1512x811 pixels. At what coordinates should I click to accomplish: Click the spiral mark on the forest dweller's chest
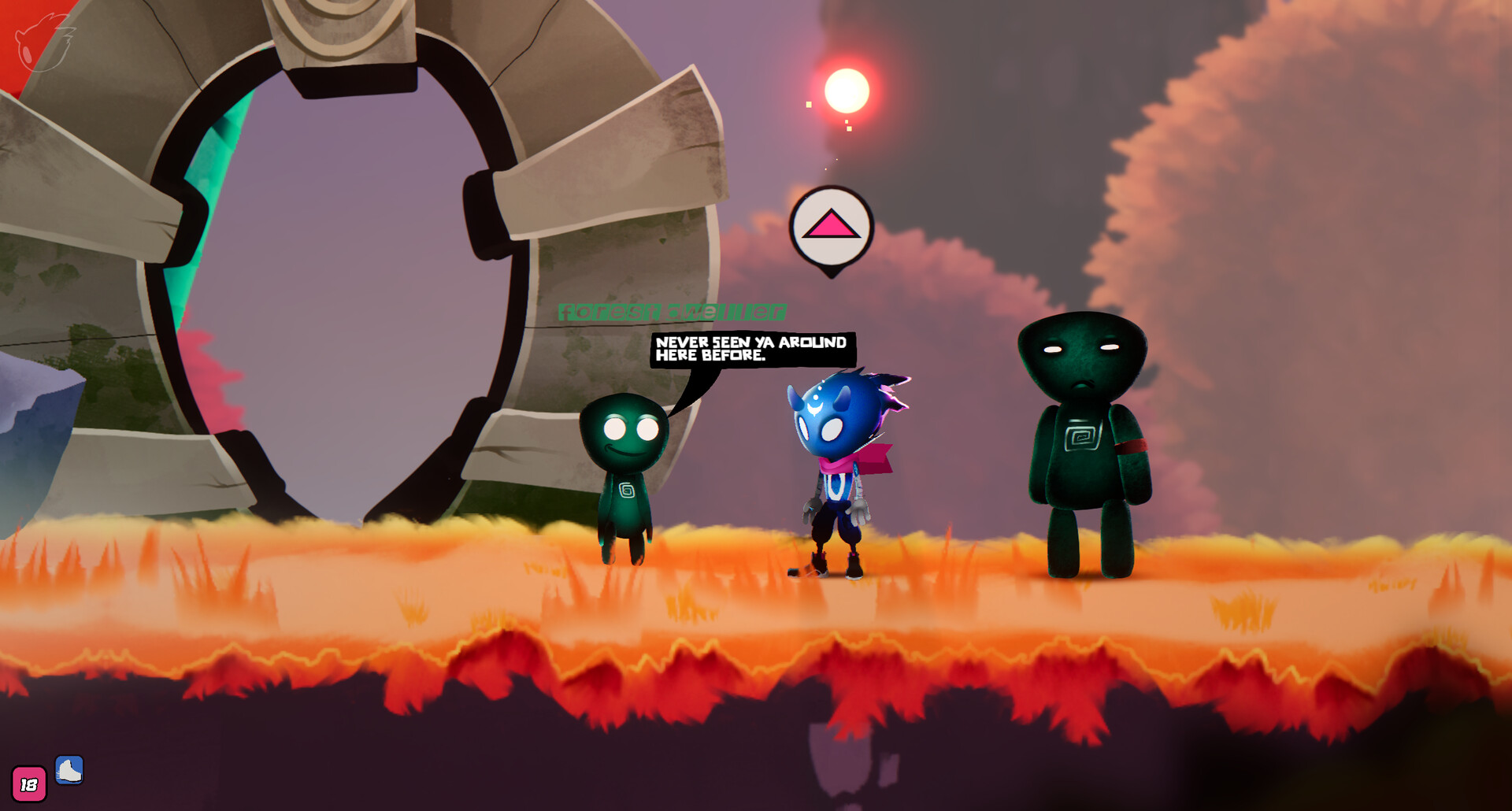[x=626, y=488]
